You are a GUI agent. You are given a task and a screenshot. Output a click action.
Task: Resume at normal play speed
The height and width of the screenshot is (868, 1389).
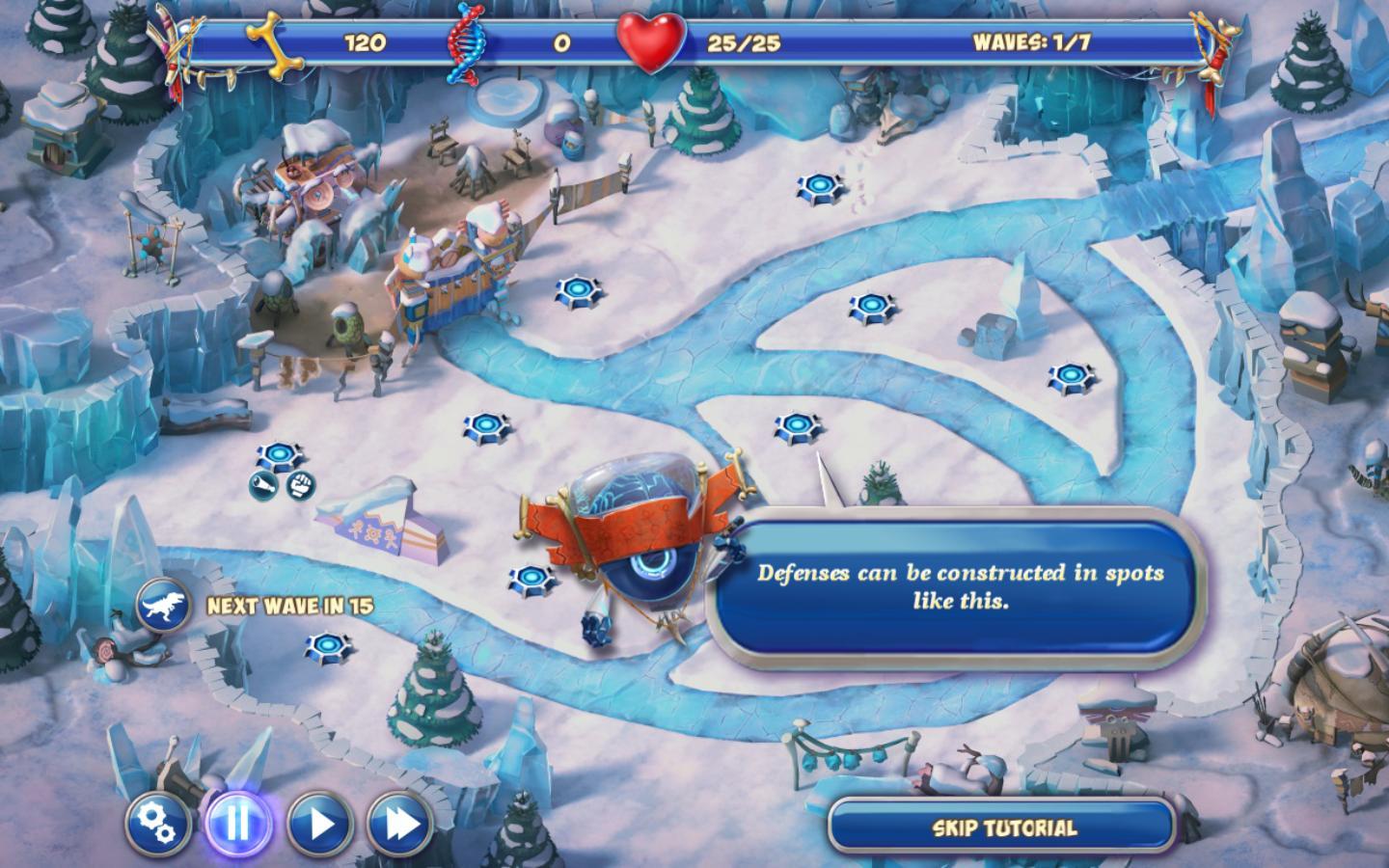click(x=319, y=824)
